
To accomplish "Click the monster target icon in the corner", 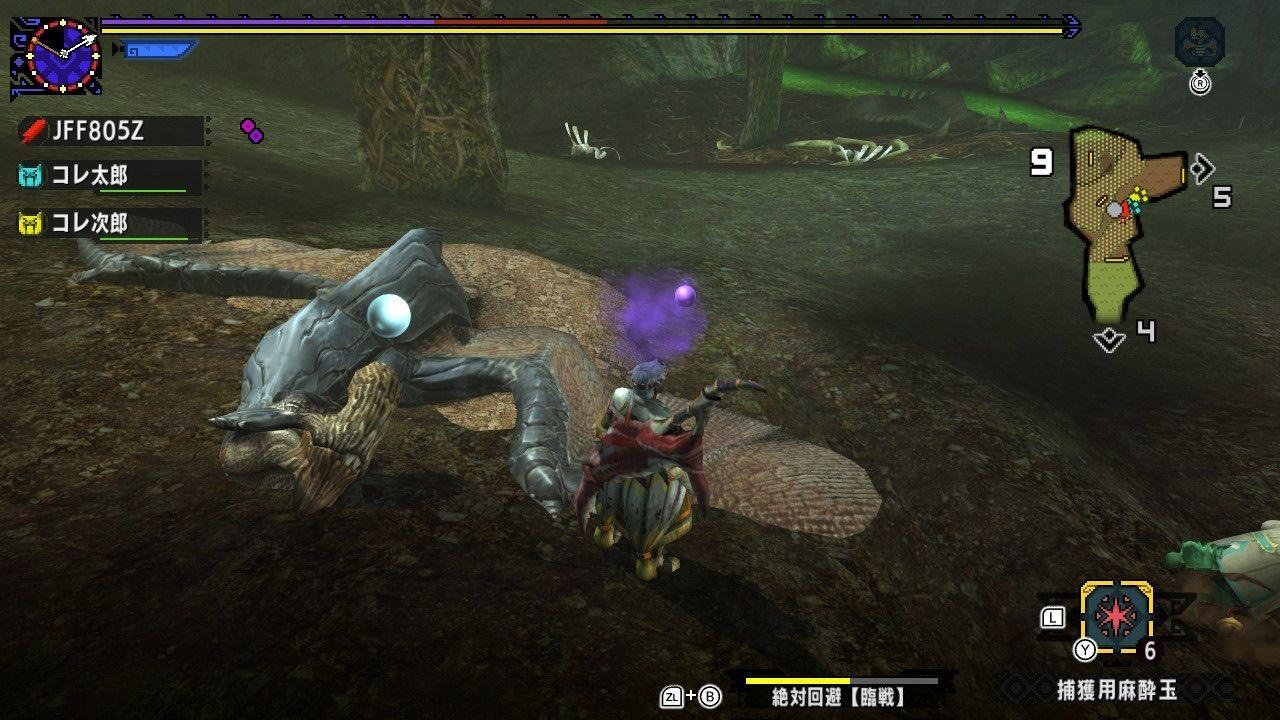I will (x=1200, y=43).
